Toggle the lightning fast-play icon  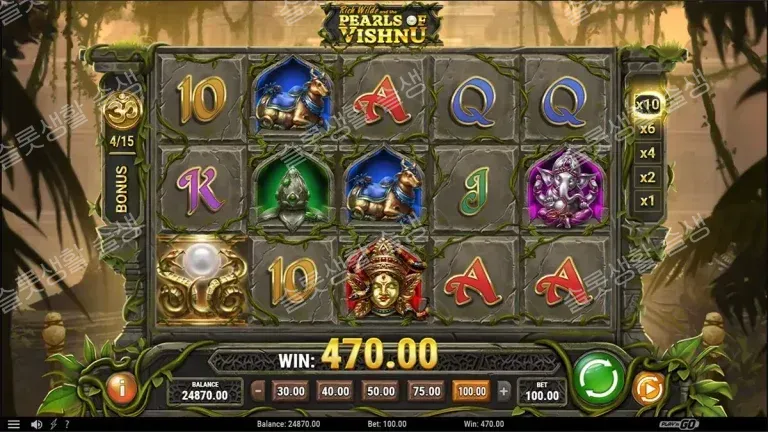click(54, 424)
